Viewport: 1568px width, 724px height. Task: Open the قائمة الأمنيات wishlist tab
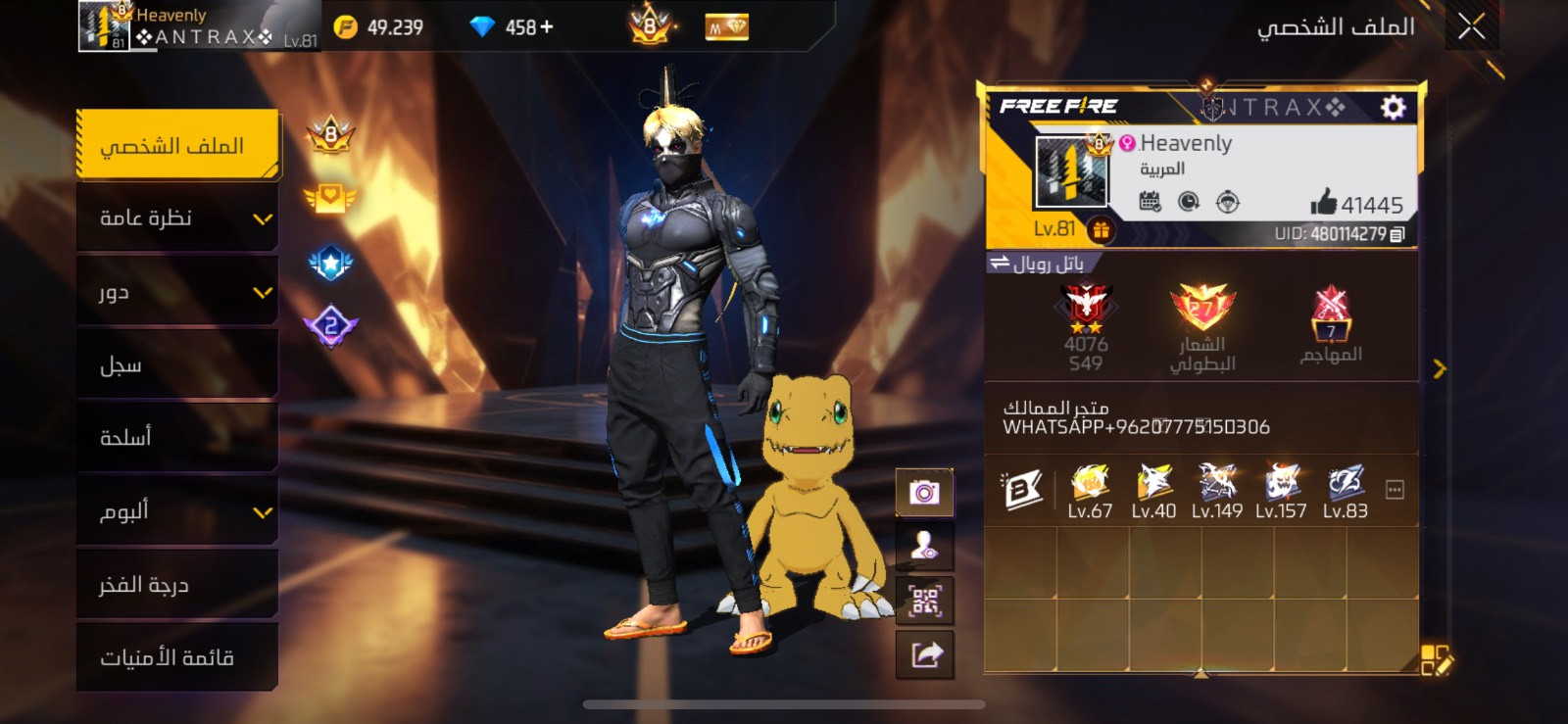(177, 657)
